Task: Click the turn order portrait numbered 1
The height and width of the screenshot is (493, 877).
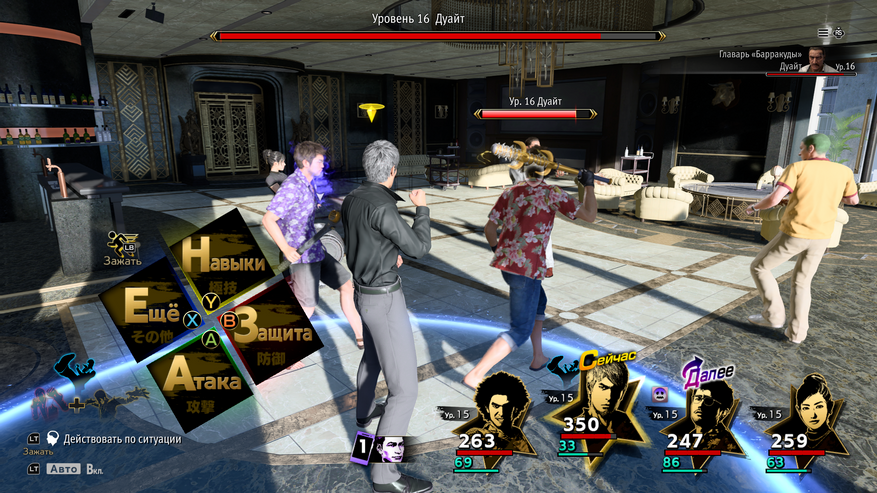Action: pos(381,449)
